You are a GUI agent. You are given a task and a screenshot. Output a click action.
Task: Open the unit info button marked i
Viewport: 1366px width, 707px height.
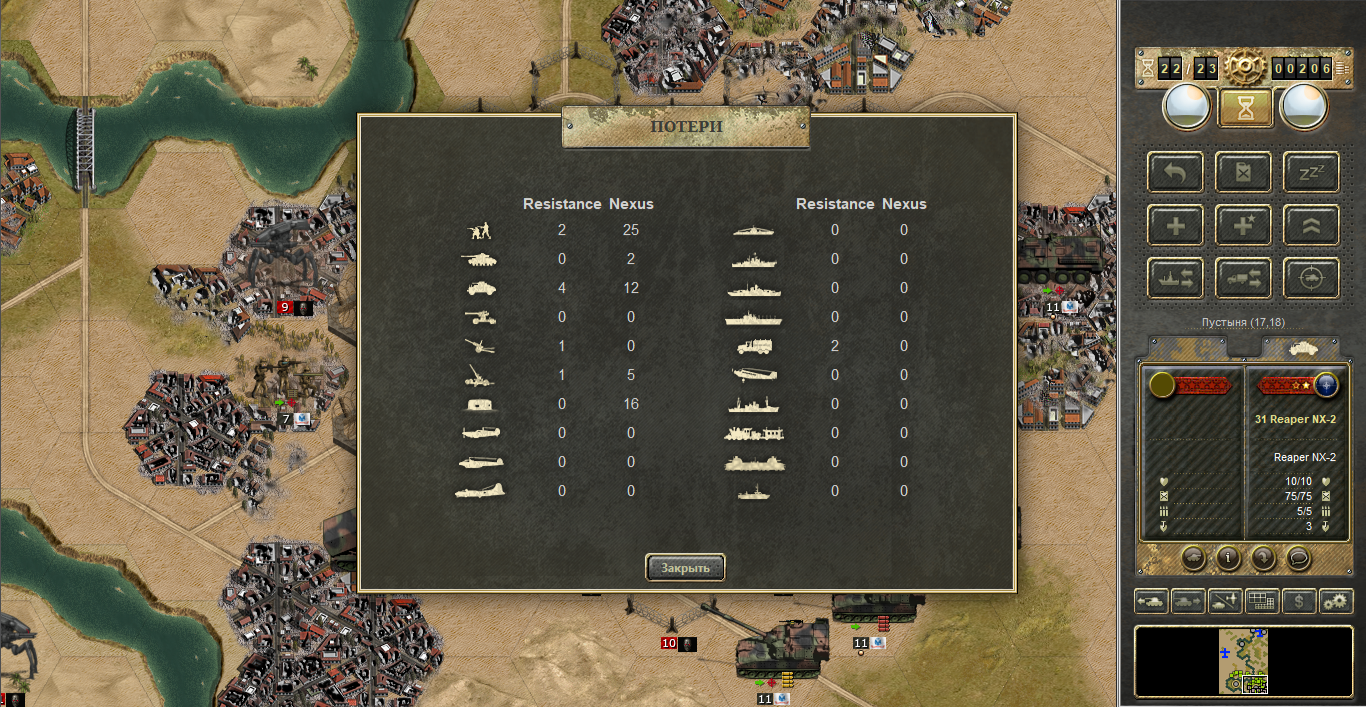[x=1228, y=557]
